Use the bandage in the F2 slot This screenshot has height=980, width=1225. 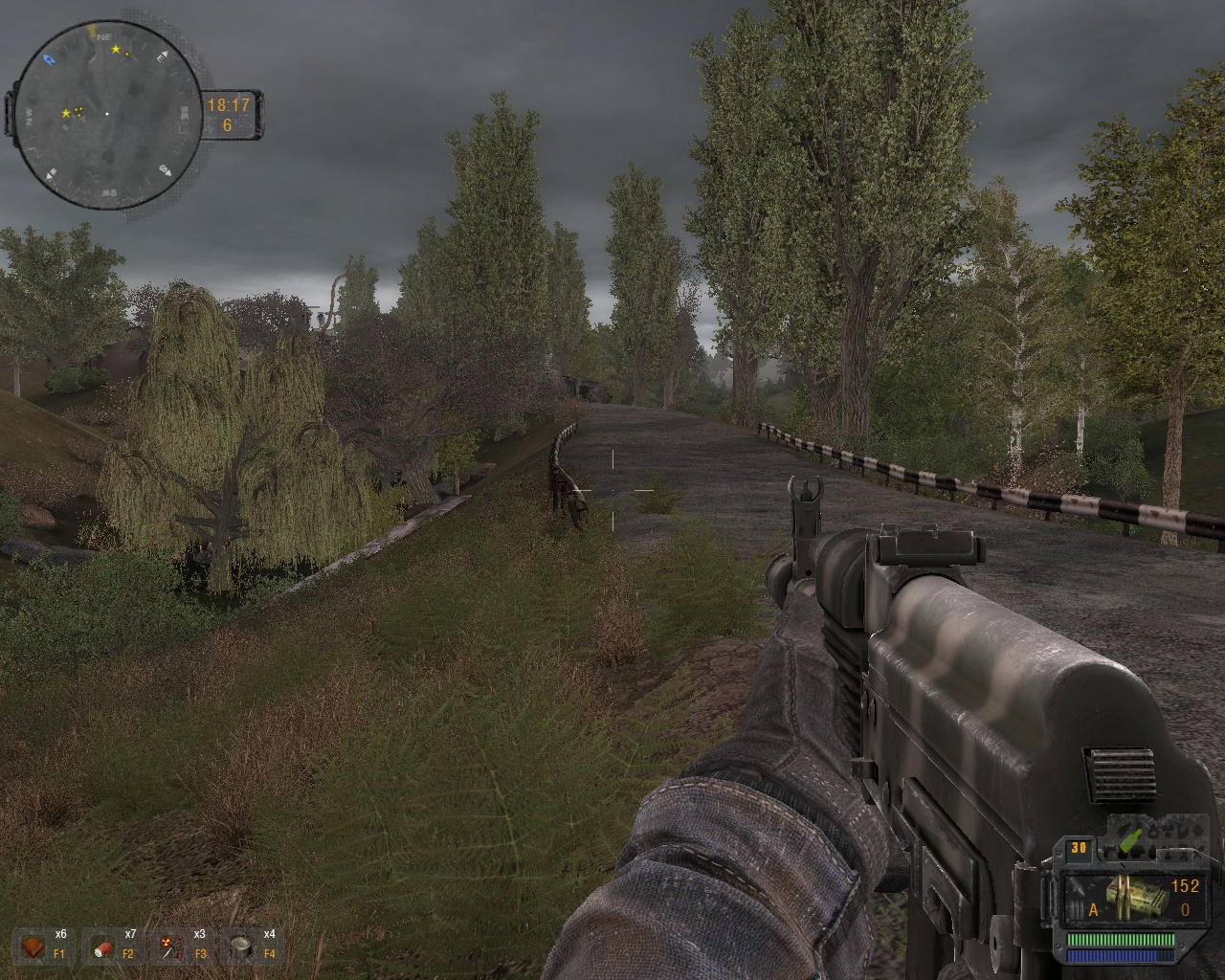point(103,947)
